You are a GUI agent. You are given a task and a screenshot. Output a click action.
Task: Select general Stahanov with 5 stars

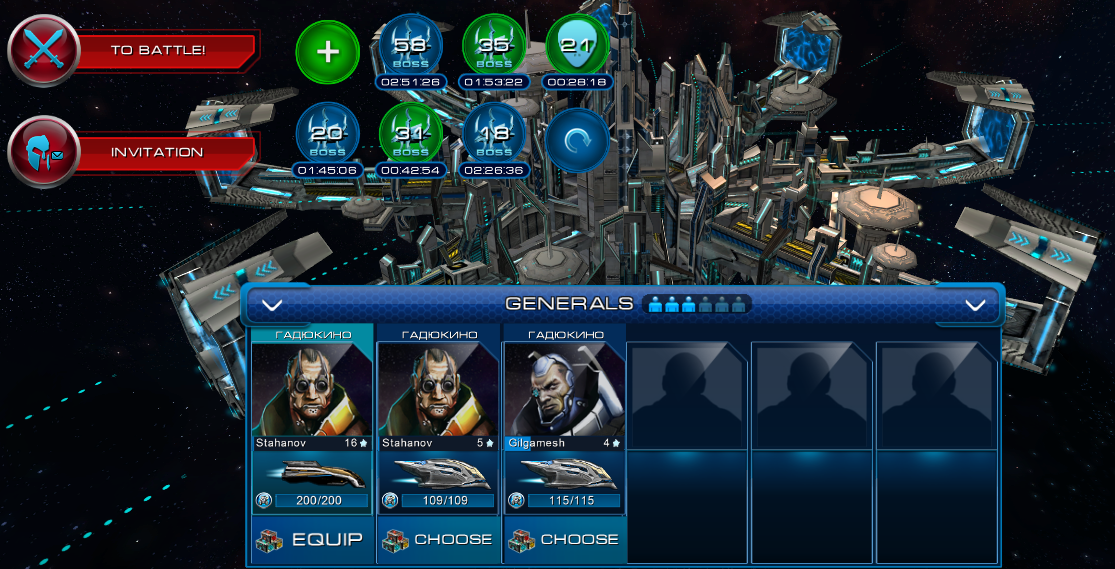coord(438,390)
